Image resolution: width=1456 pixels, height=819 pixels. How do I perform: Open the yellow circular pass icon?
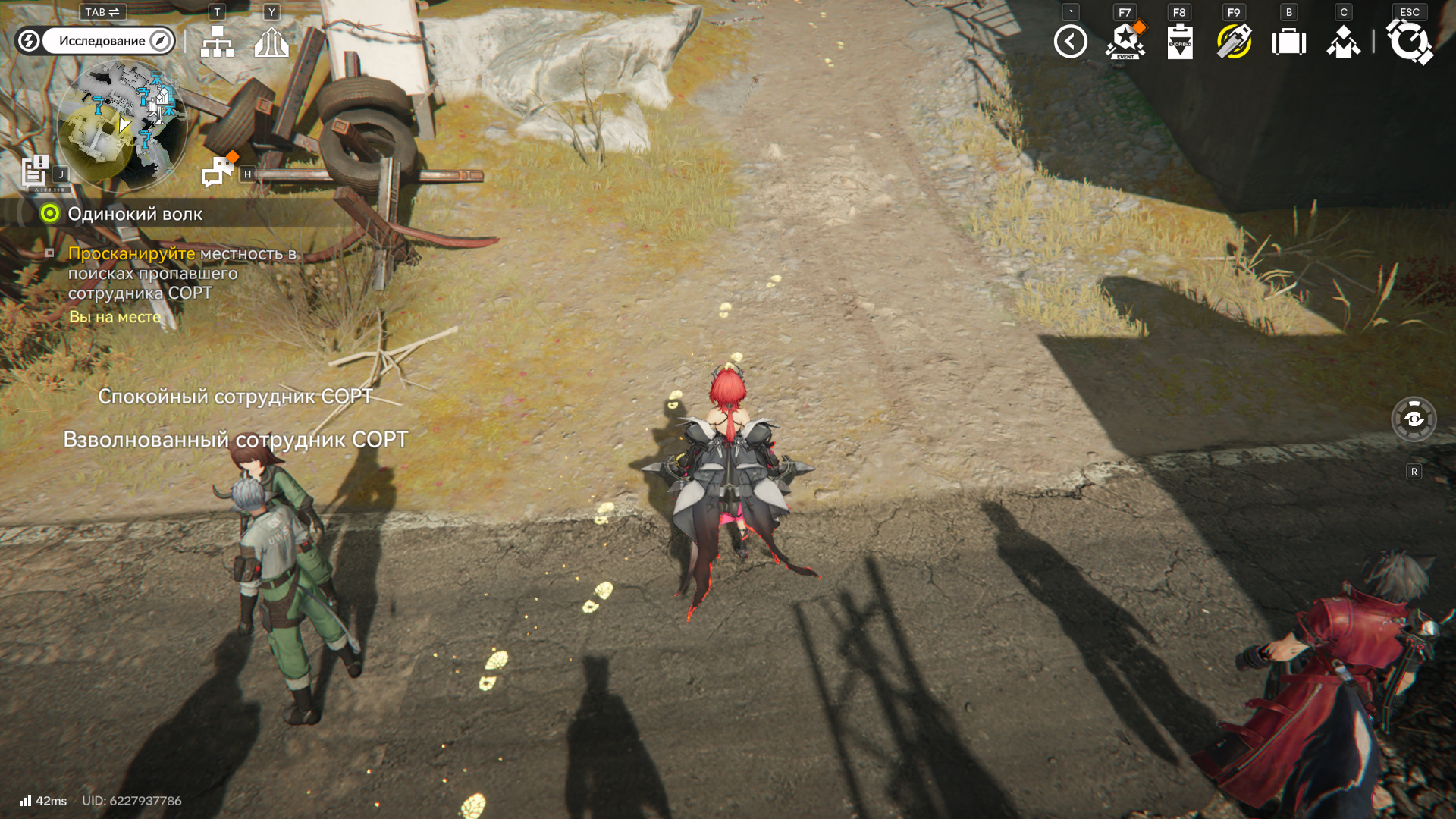pos(1234,42)
